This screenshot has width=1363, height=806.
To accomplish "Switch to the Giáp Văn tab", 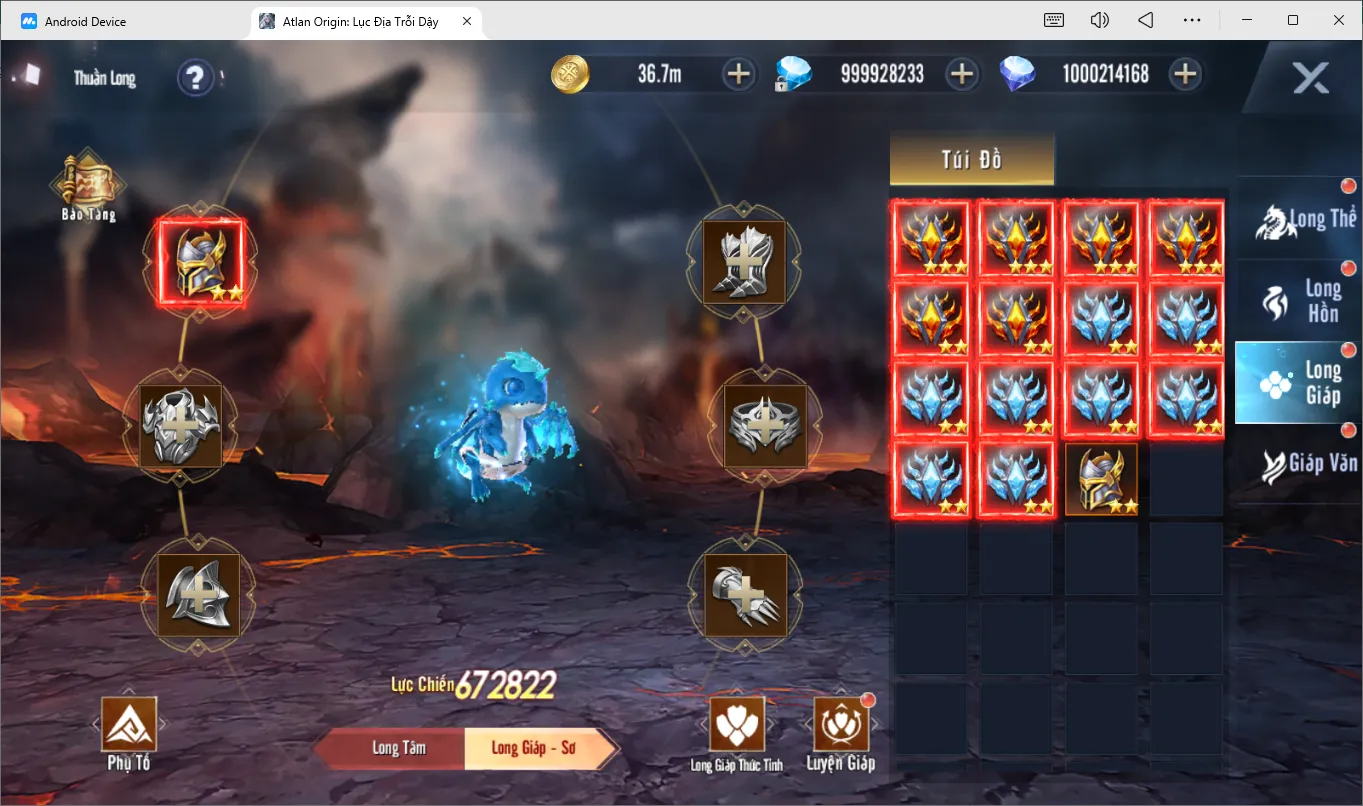I will [x=1299, y=463].
